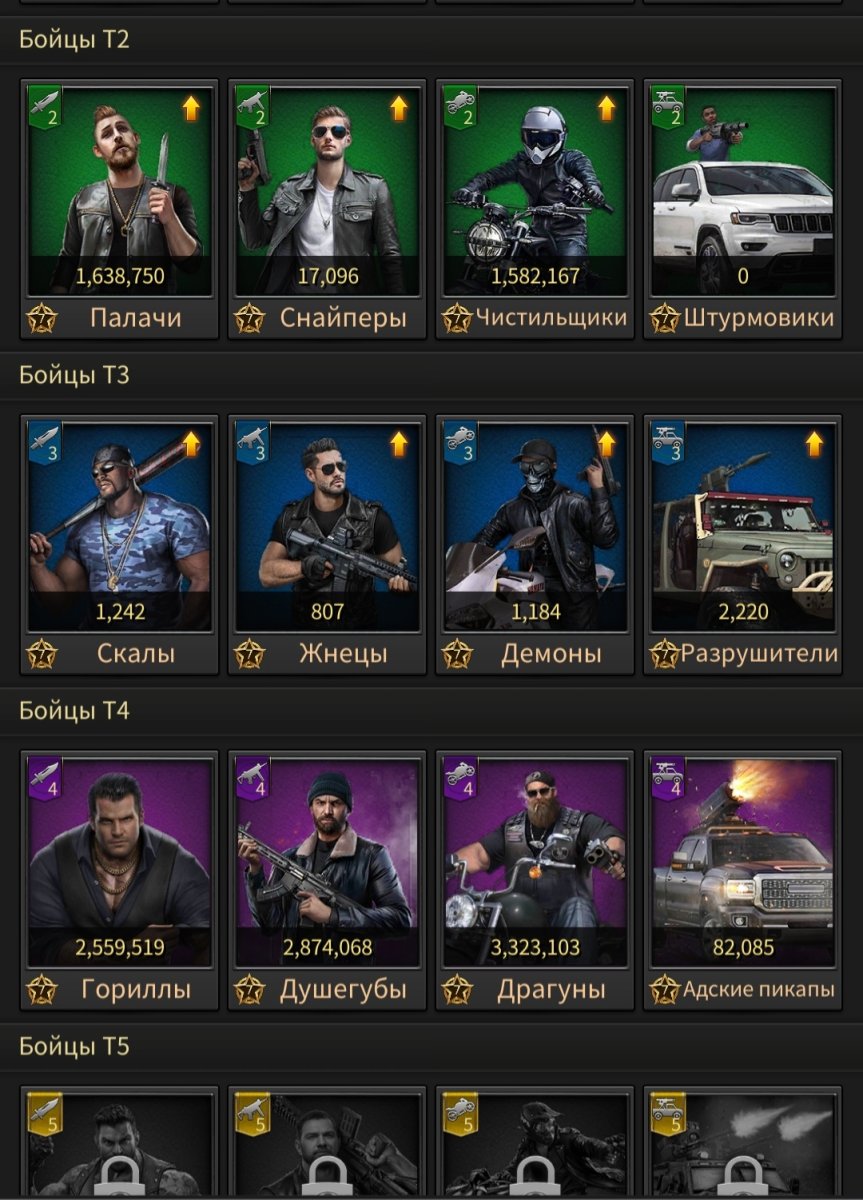Tap the upgrade arrow on Палачи
The height and width of the screenshot is (1200, 863).
(191, 107)
